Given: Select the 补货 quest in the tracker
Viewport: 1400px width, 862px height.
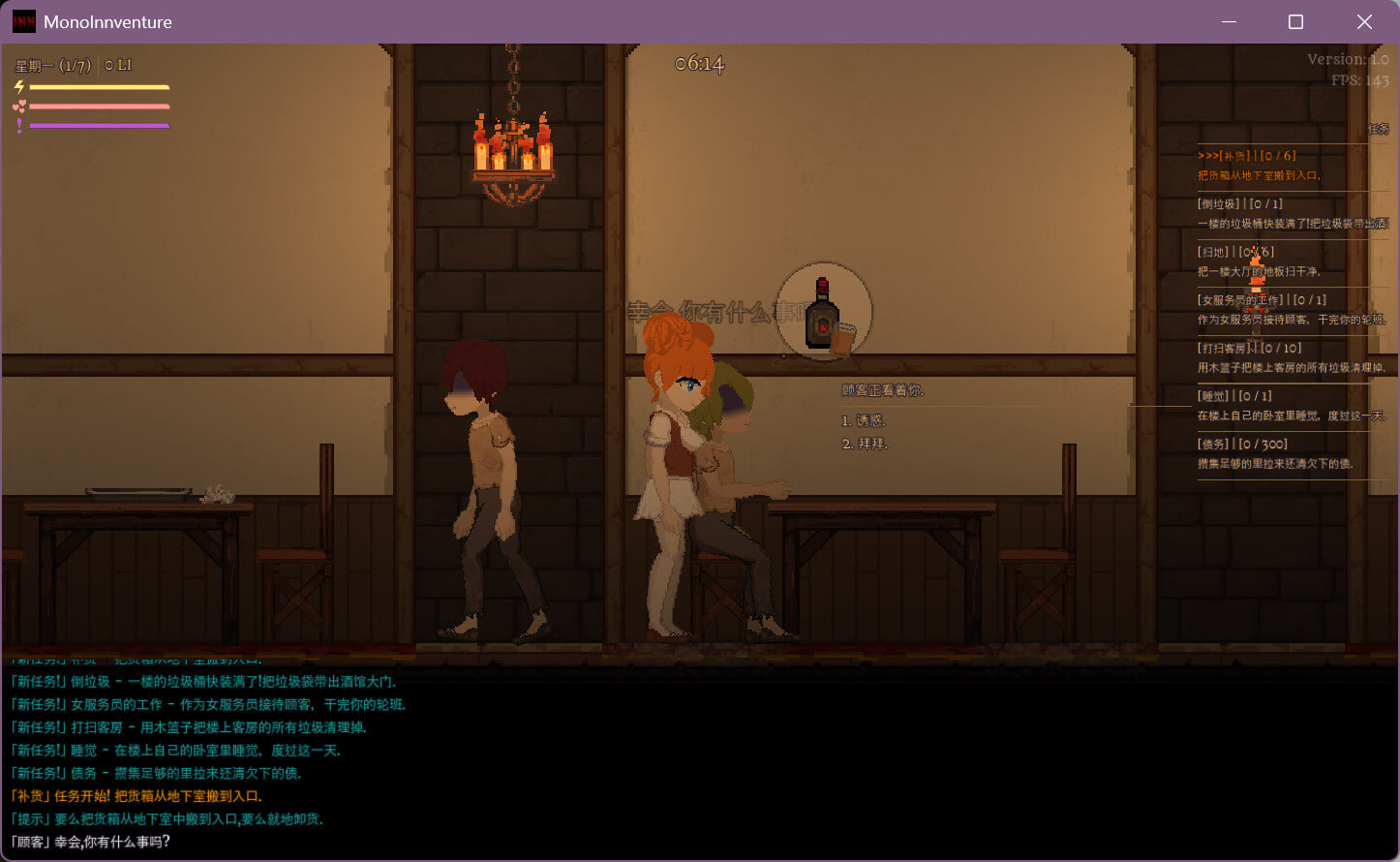Looking at the screenshot, I should [1259, 166].
